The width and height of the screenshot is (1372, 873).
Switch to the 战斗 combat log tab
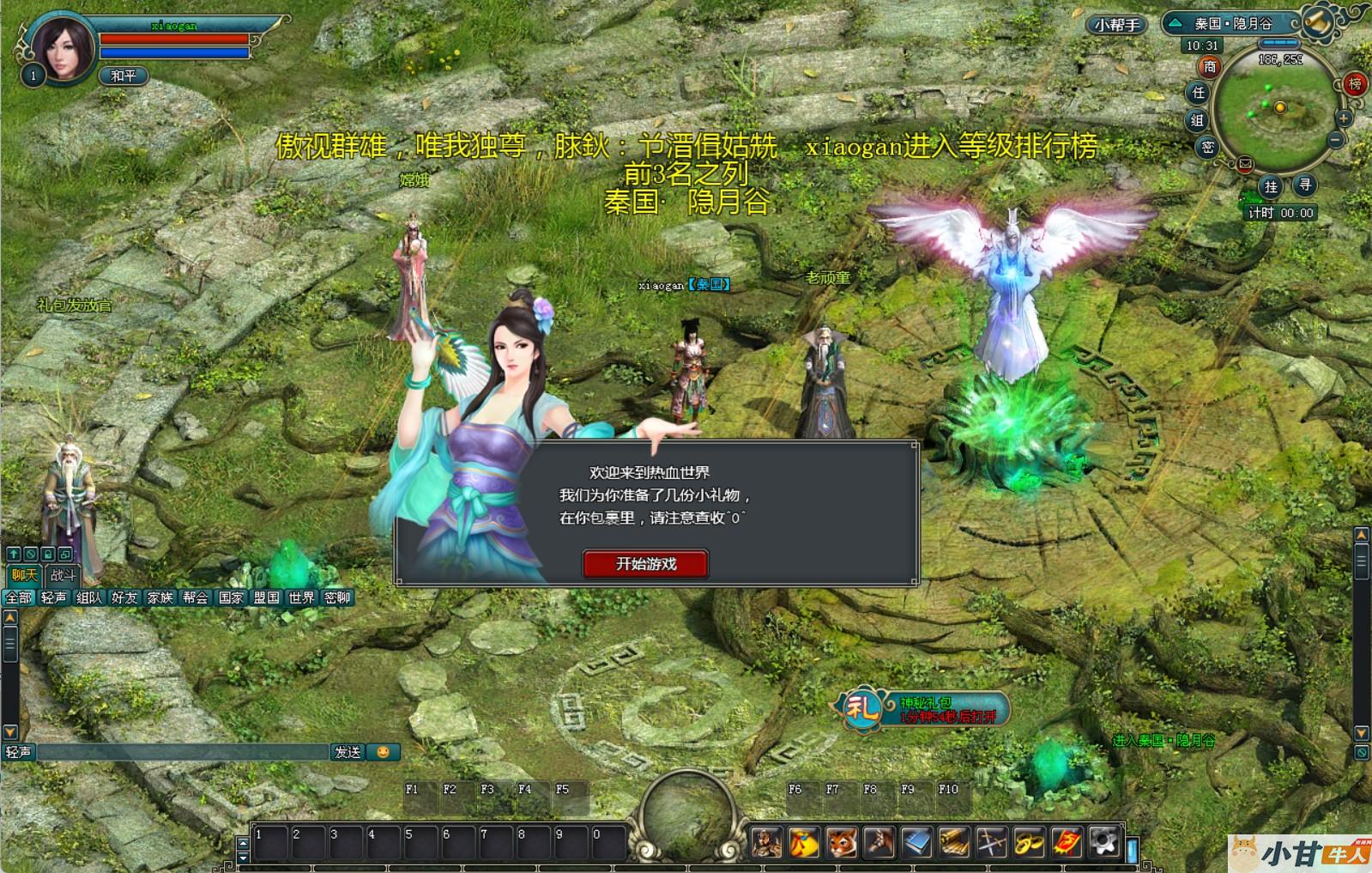click(63, 575)
